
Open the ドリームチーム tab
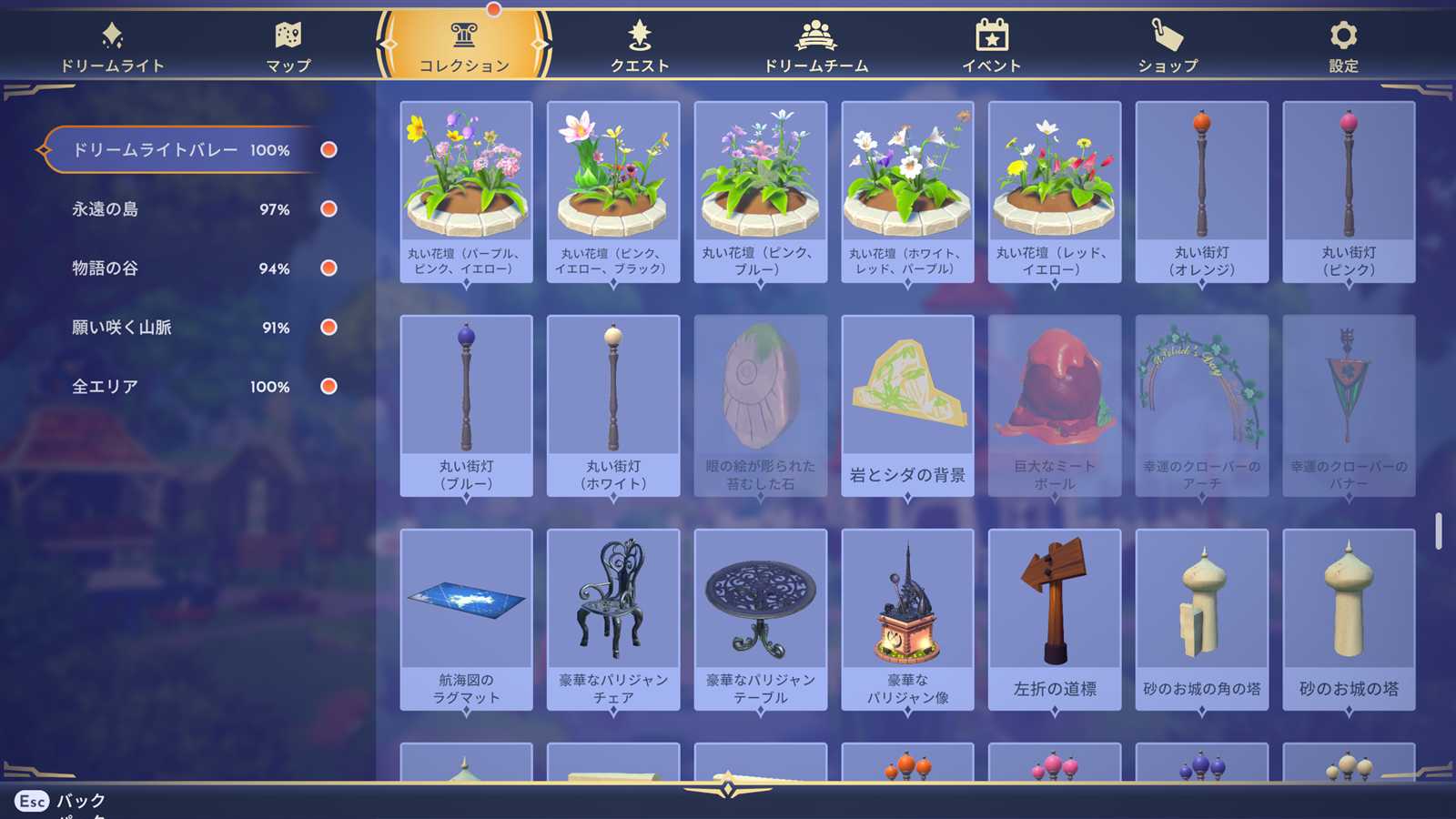815,46
